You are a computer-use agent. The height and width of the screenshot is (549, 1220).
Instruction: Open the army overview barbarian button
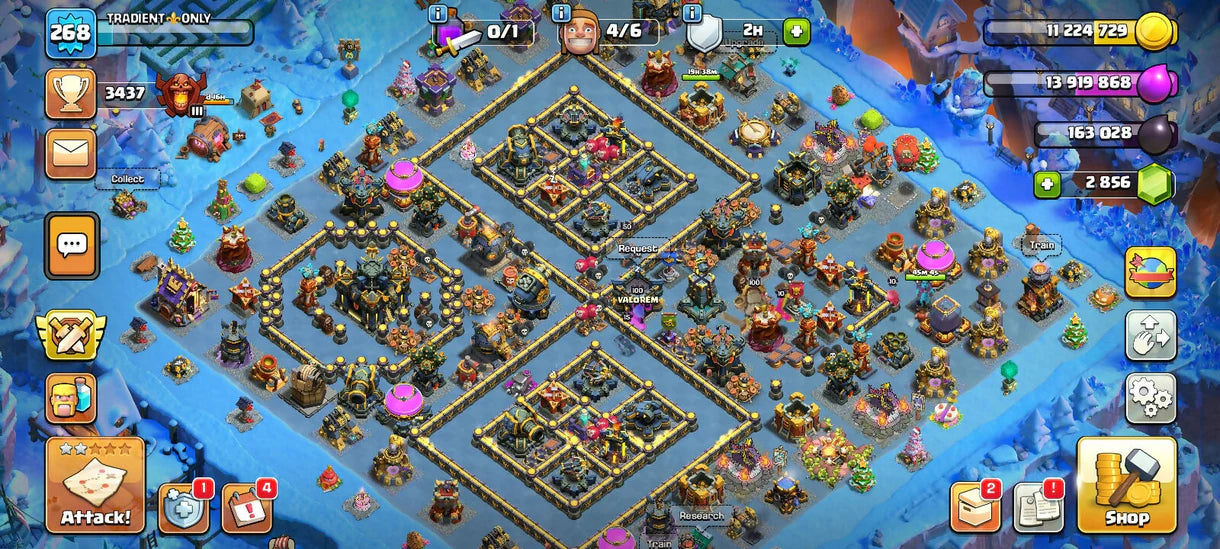[x=71, y=398]
